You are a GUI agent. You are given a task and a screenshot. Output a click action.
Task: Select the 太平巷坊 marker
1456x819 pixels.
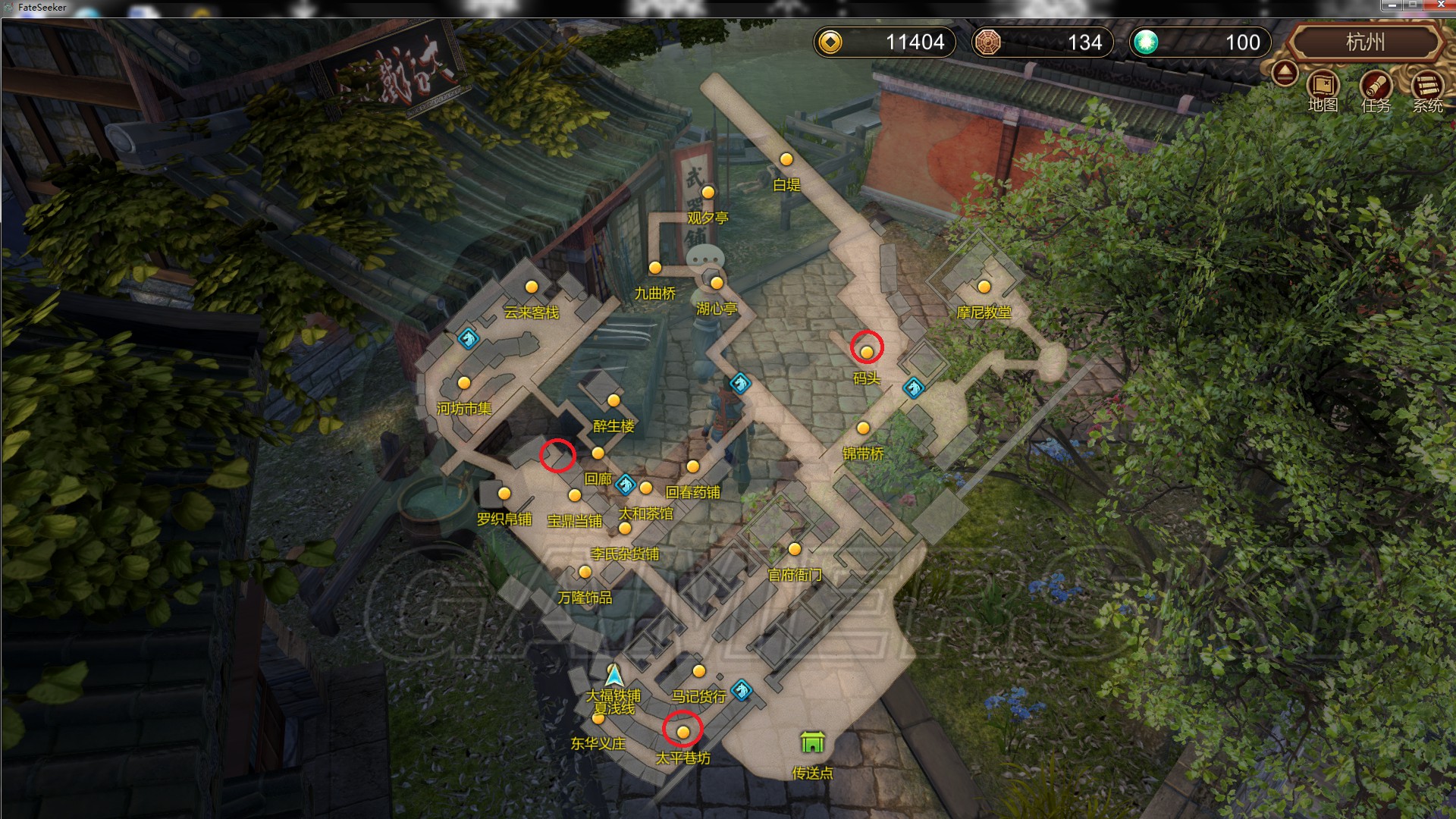coord(683,733)
